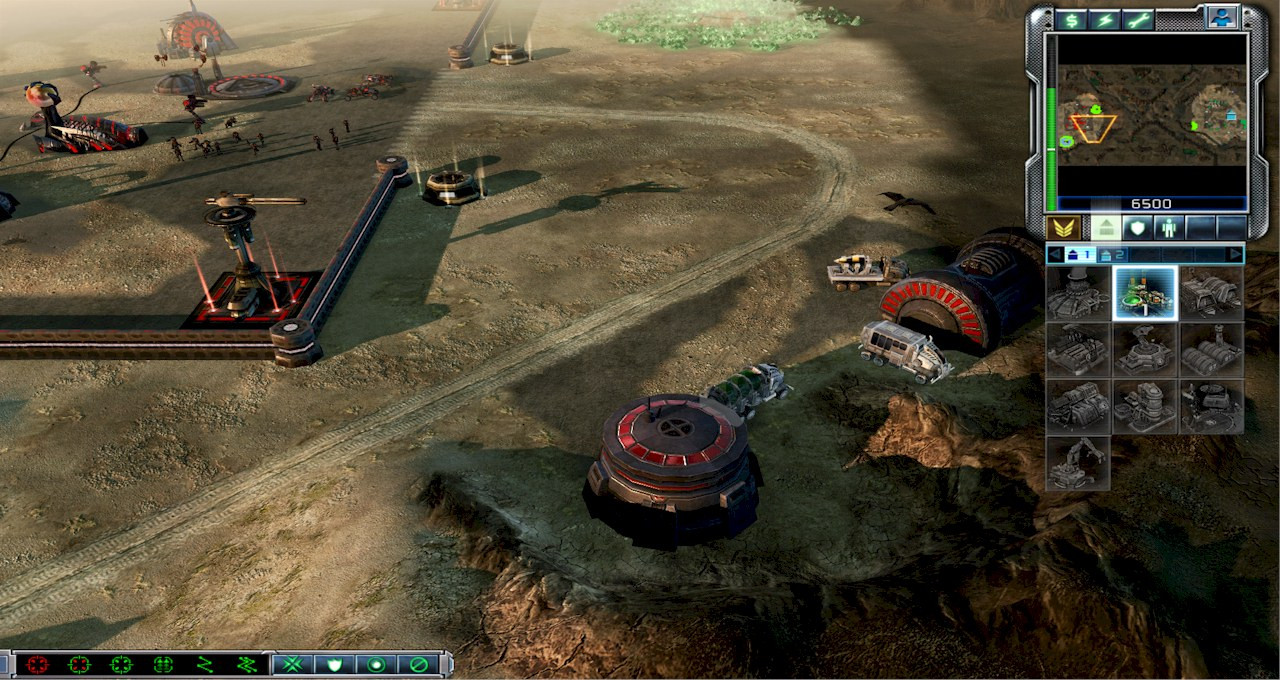
Task: Open the player profile icon button
Action: coord(1221,17)
